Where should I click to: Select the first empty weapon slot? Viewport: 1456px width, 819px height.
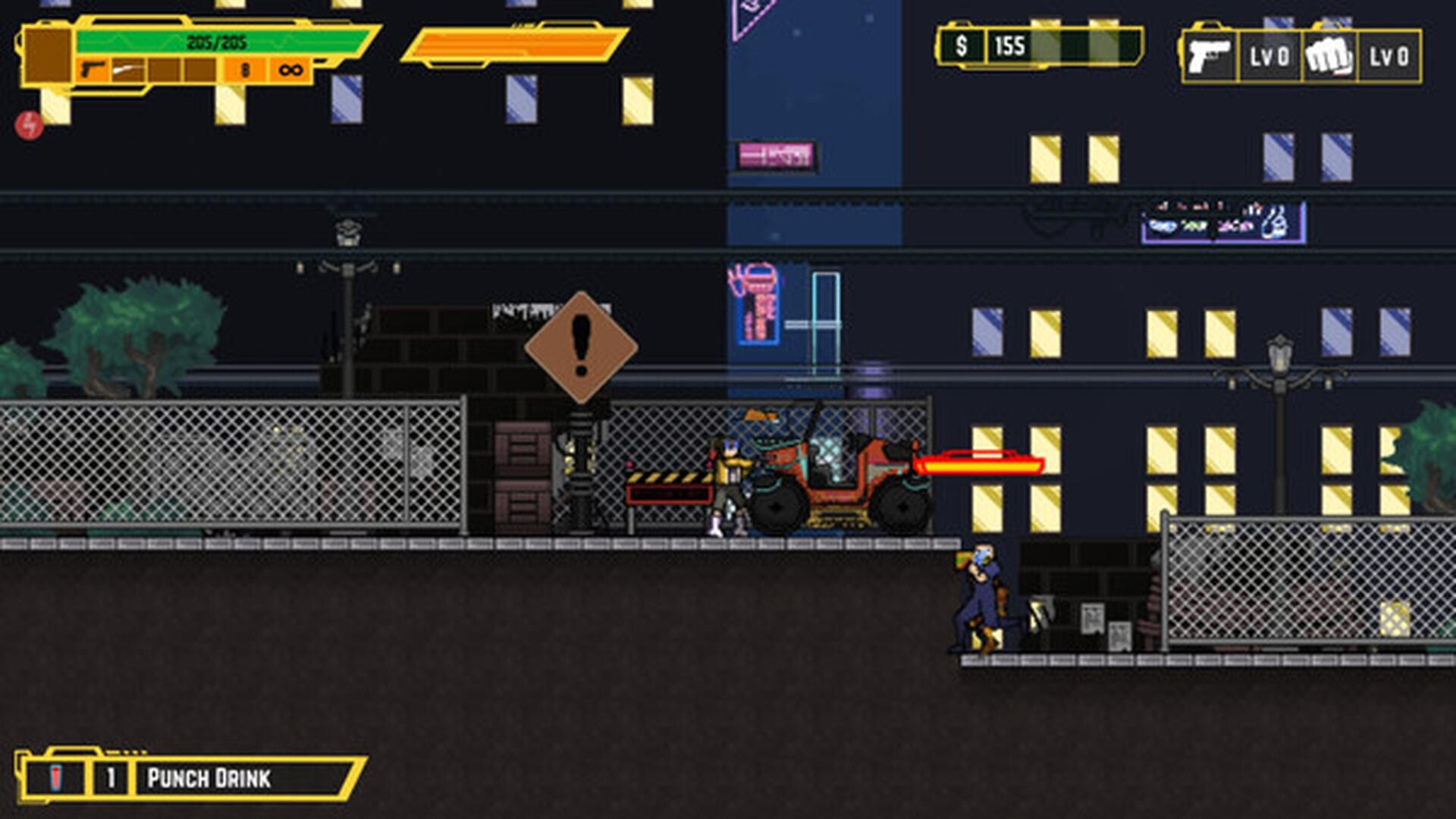[167, 69]
